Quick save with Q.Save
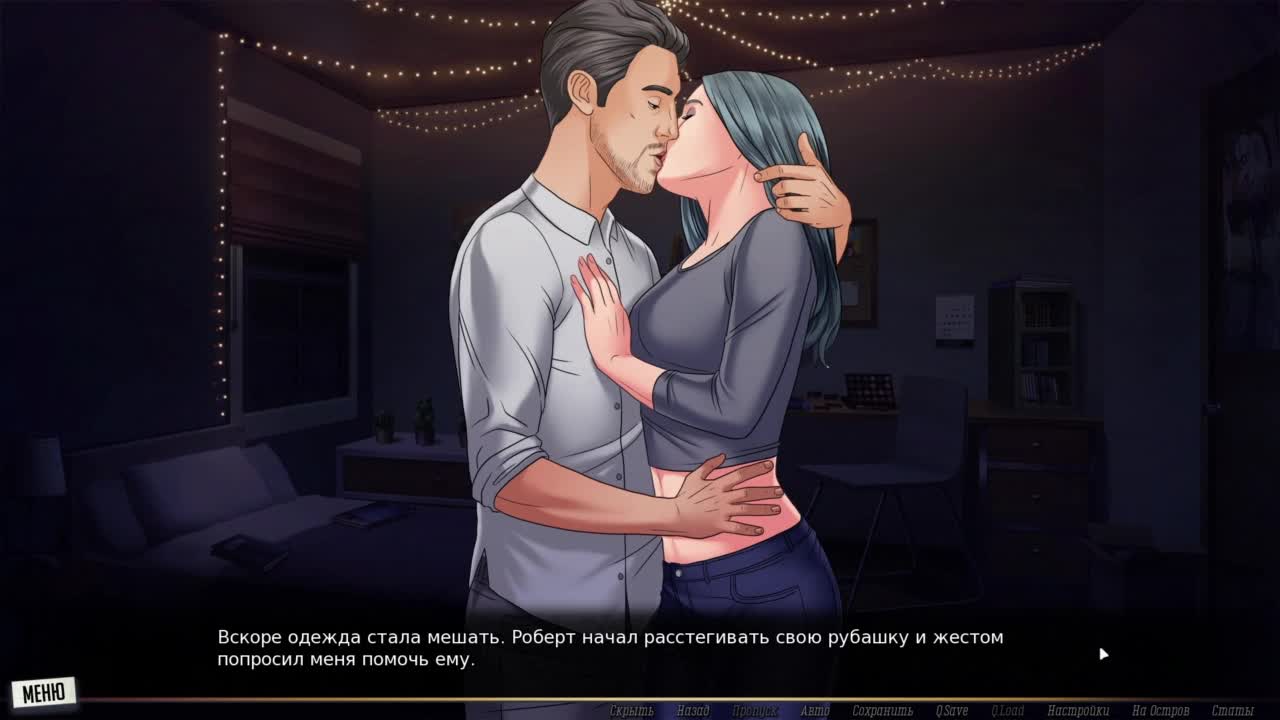The image size is (1280, 720). click(952, 711)
